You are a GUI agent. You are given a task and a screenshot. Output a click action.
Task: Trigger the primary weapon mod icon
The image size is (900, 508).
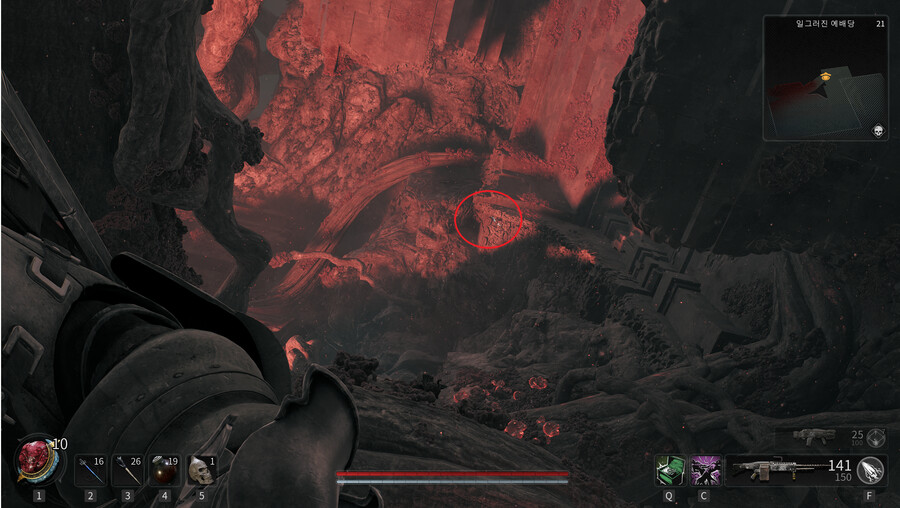click(871, 469)
